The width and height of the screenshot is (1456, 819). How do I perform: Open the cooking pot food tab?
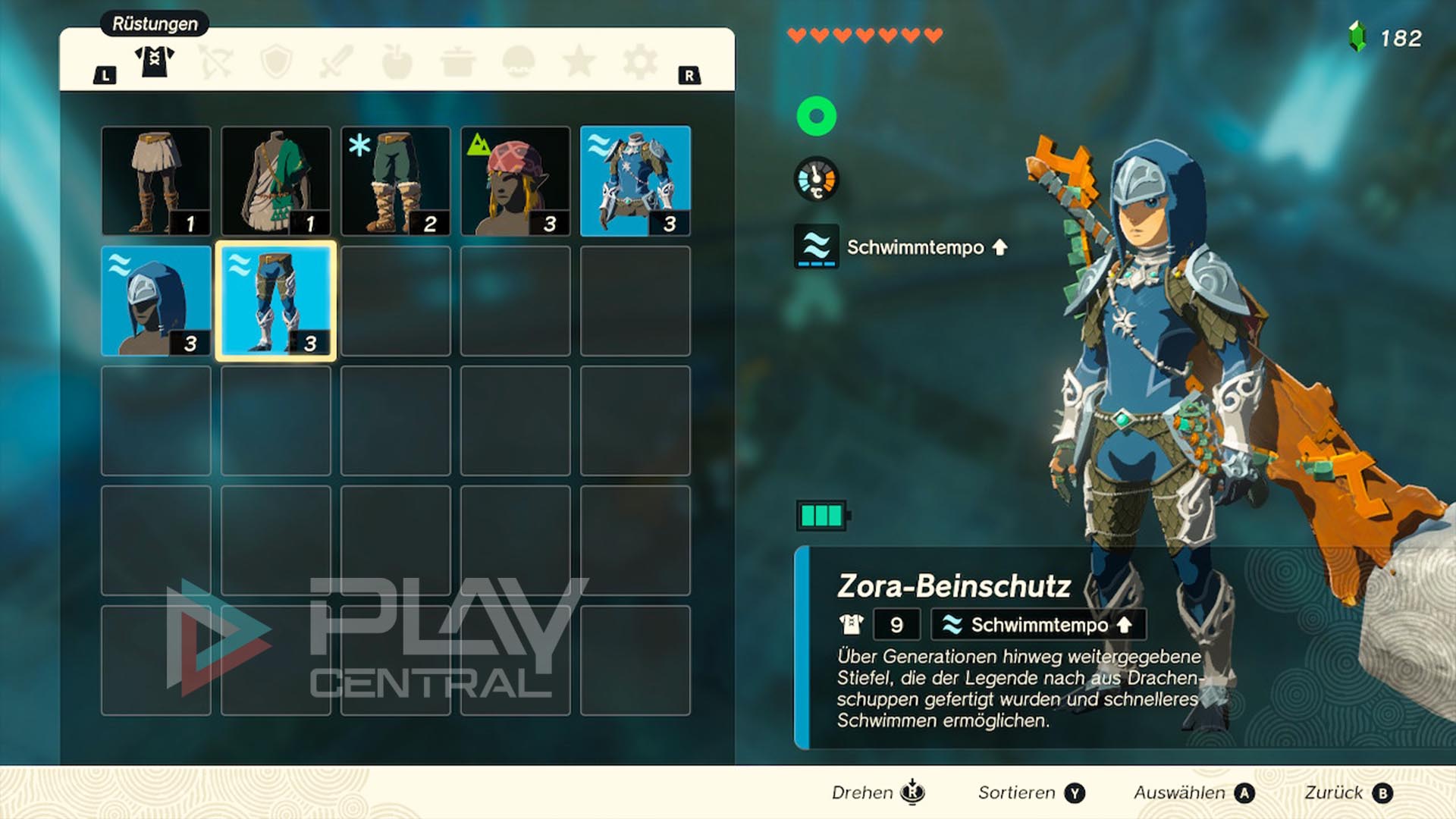[x=458, y=61]
